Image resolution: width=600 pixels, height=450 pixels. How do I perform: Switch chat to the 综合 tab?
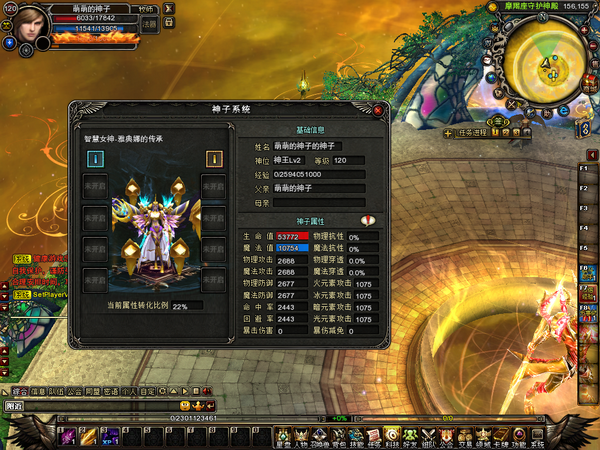[x=17, y=391]
